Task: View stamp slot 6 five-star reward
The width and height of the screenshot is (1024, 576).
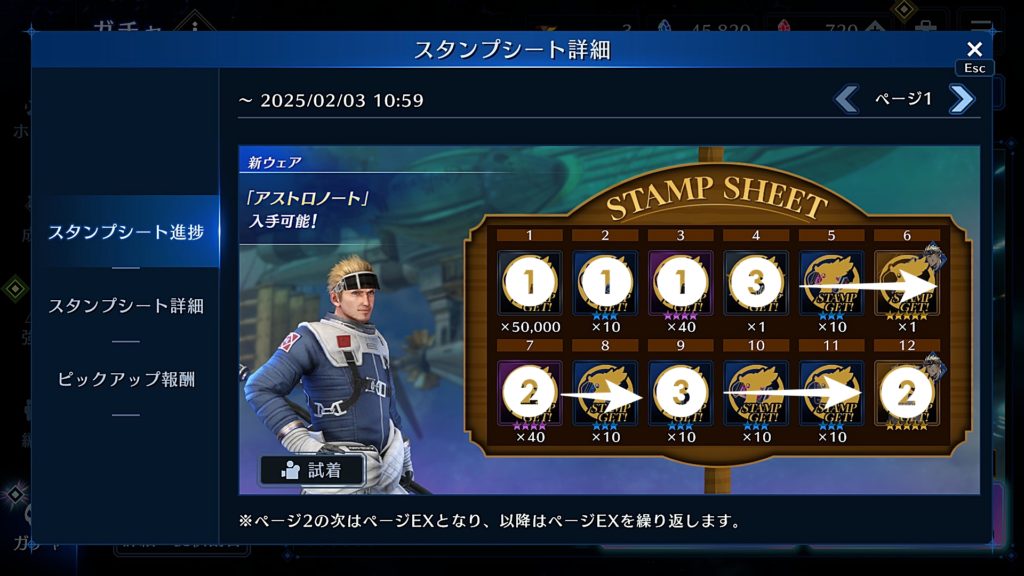Action: coord(907,284)
